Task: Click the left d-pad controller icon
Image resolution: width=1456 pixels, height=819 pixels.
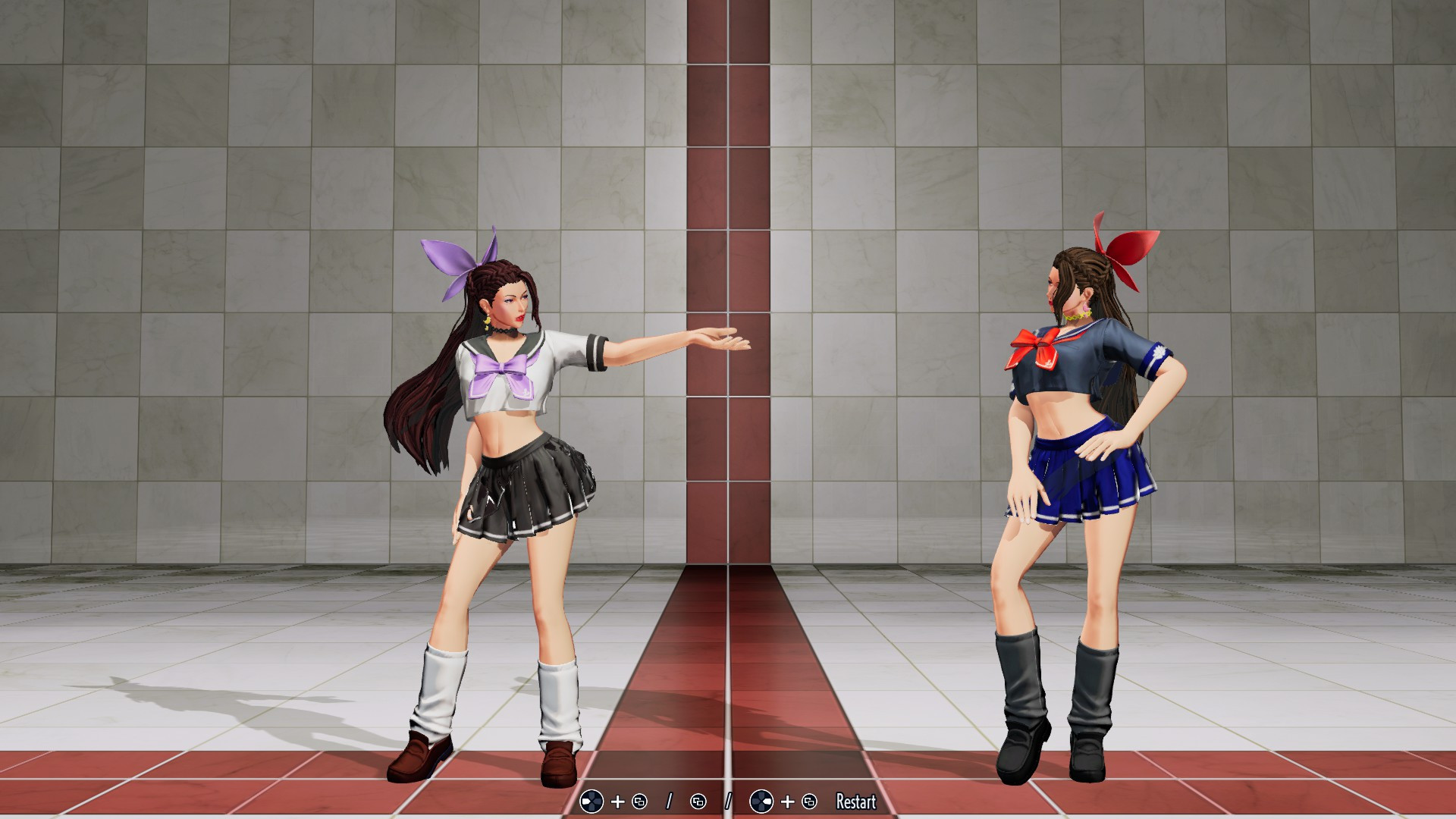Action: point(591,802)
